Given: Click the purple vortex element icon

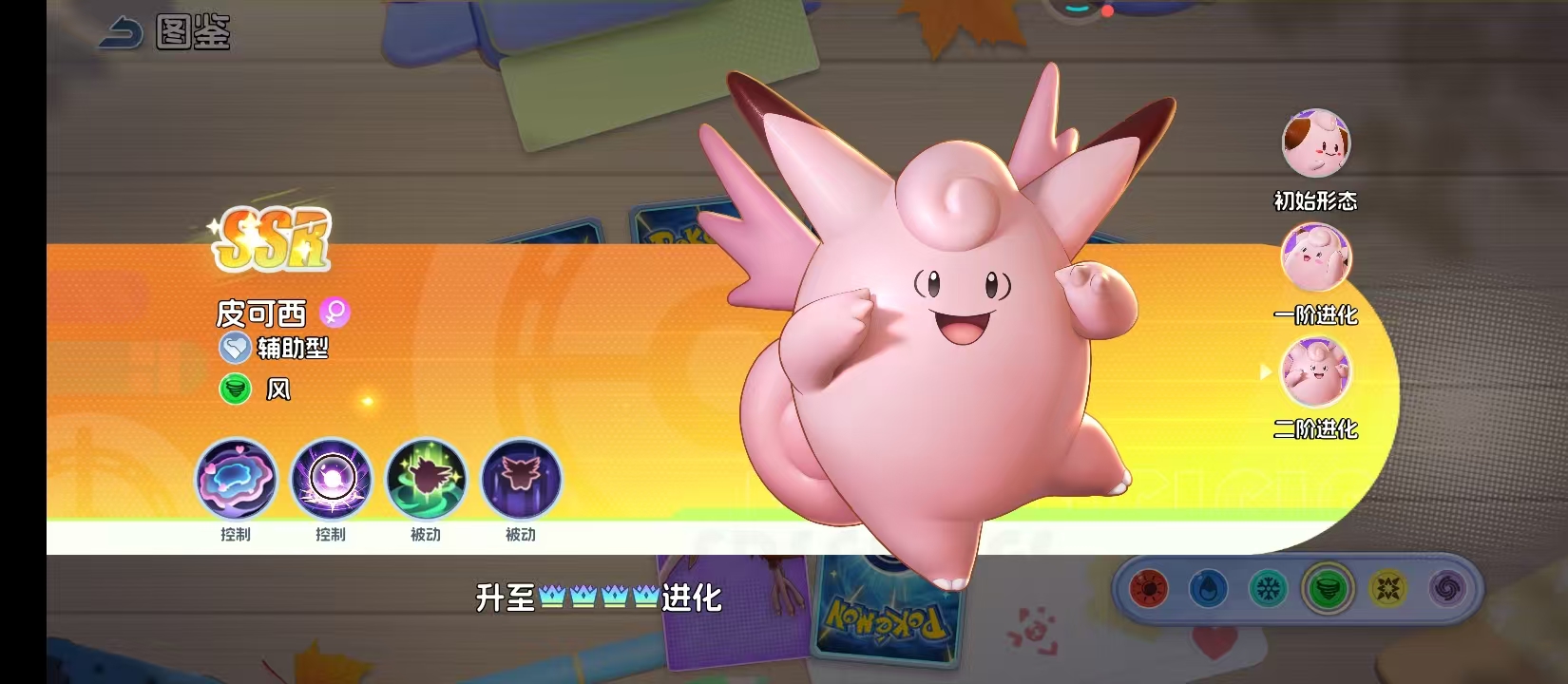Looking at the screenshot, I should tap(1449, 589).
